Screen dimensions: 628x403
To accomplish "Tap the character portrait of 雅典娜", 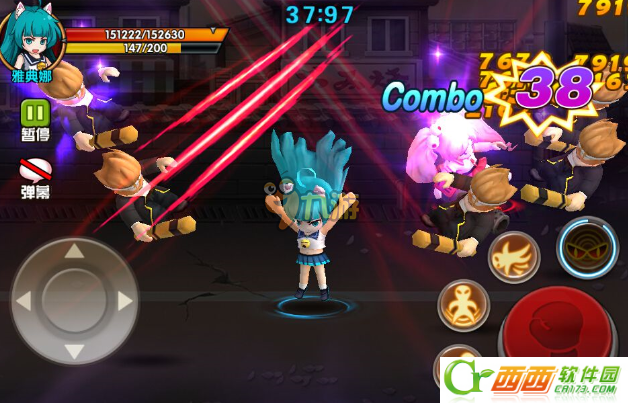I will click(x=31, y=37).
